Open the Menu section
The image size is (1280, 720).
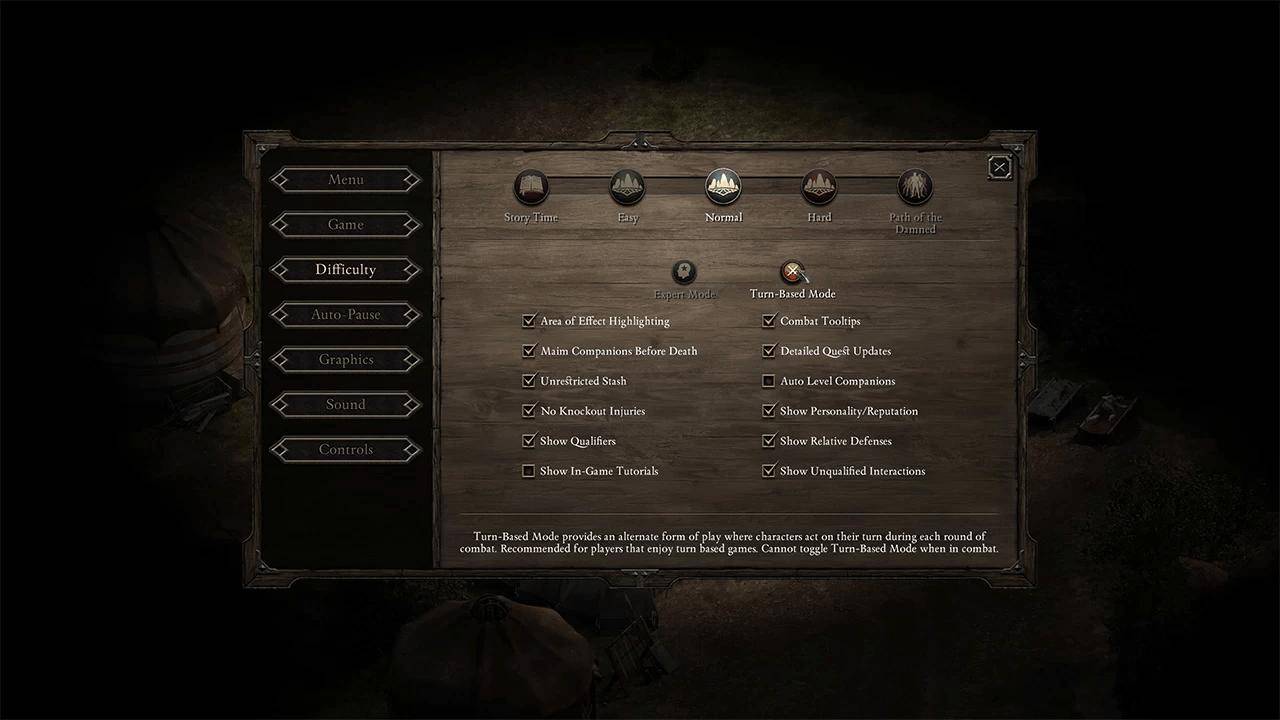[x=346, y=180]
